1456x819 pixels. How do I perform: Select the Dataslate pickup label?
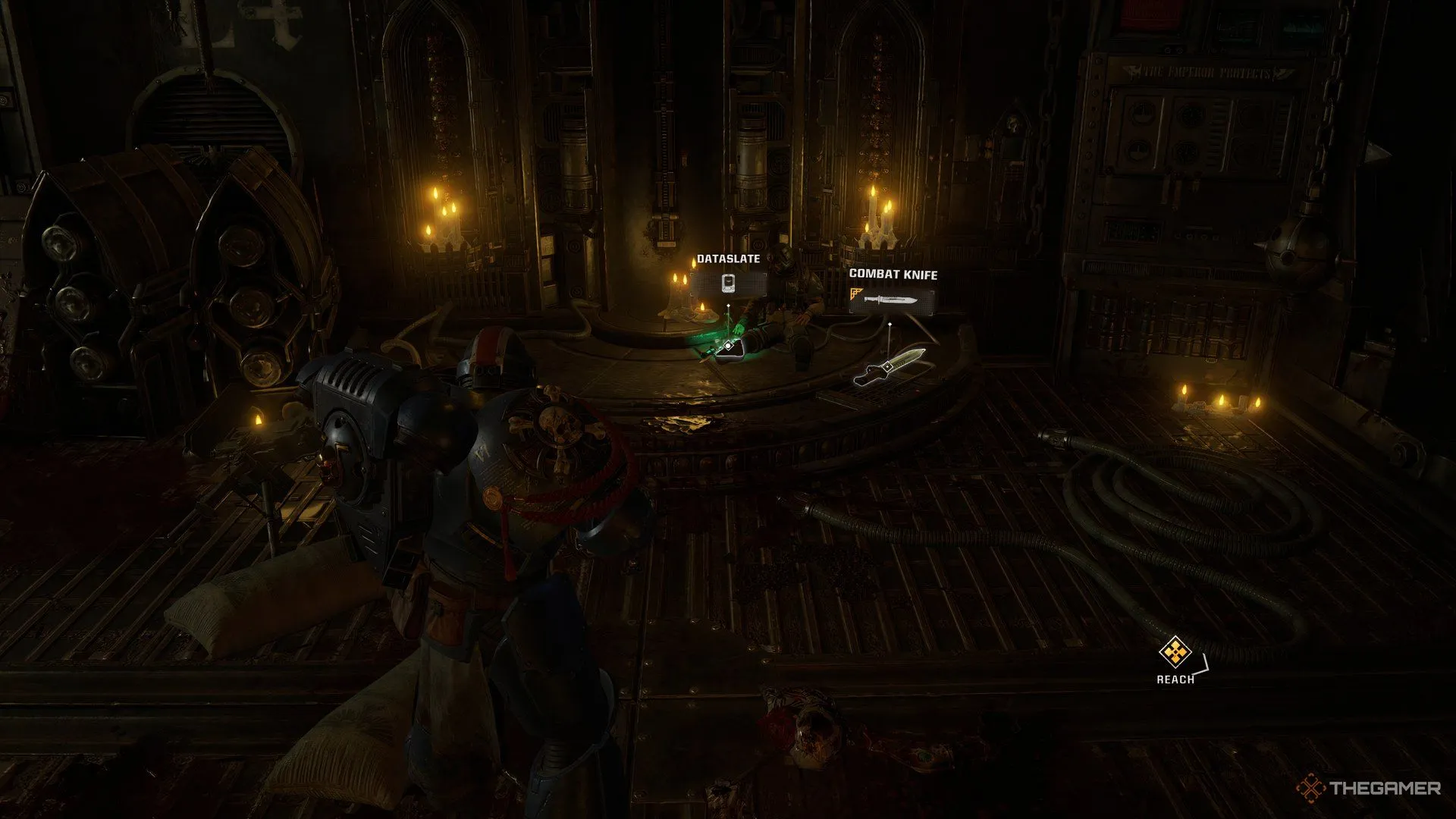(728, 276)
